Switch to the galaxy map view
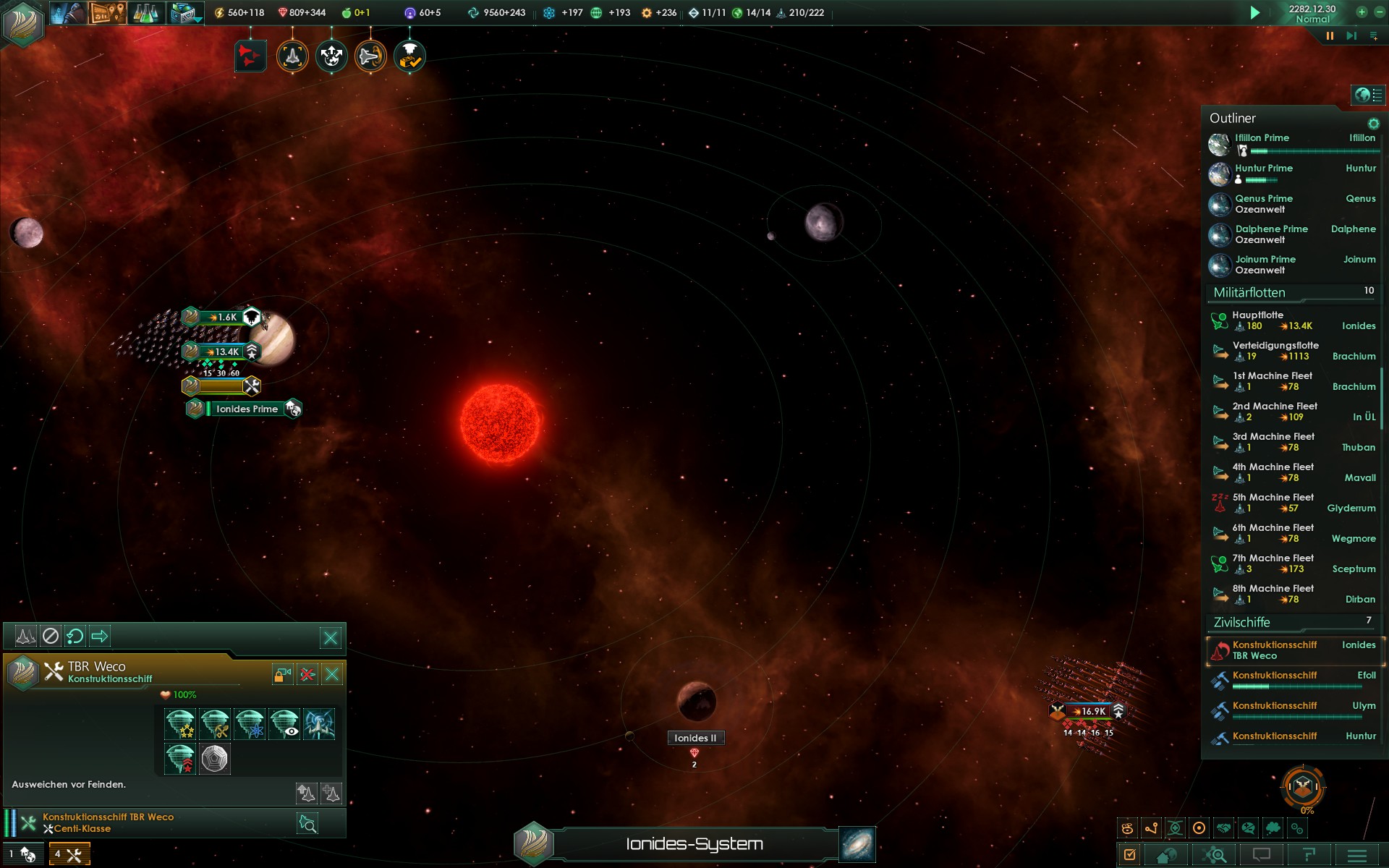 (857, 844)
